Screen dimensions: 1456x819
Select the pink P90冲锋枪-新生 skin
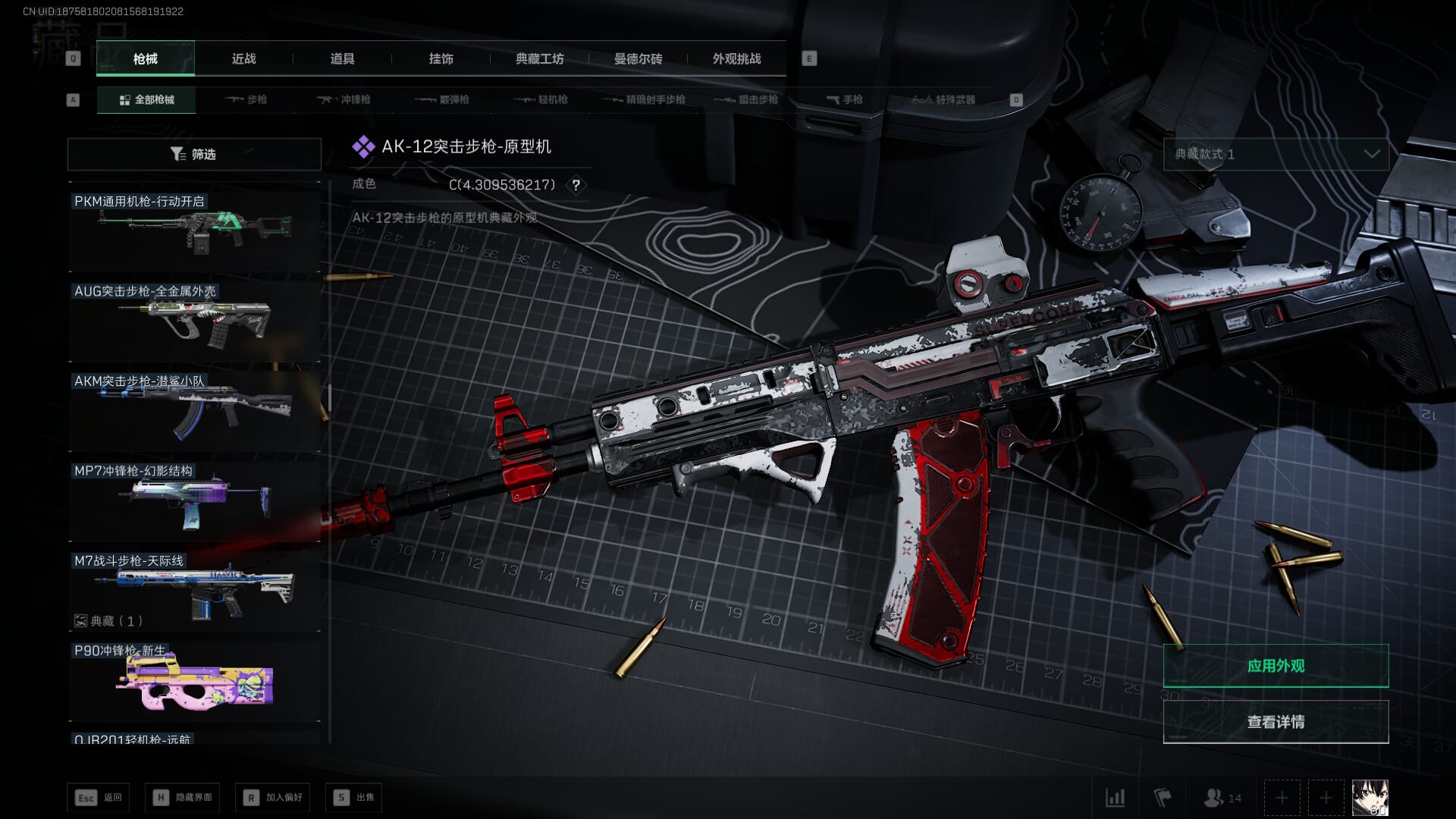coord(194,682)
